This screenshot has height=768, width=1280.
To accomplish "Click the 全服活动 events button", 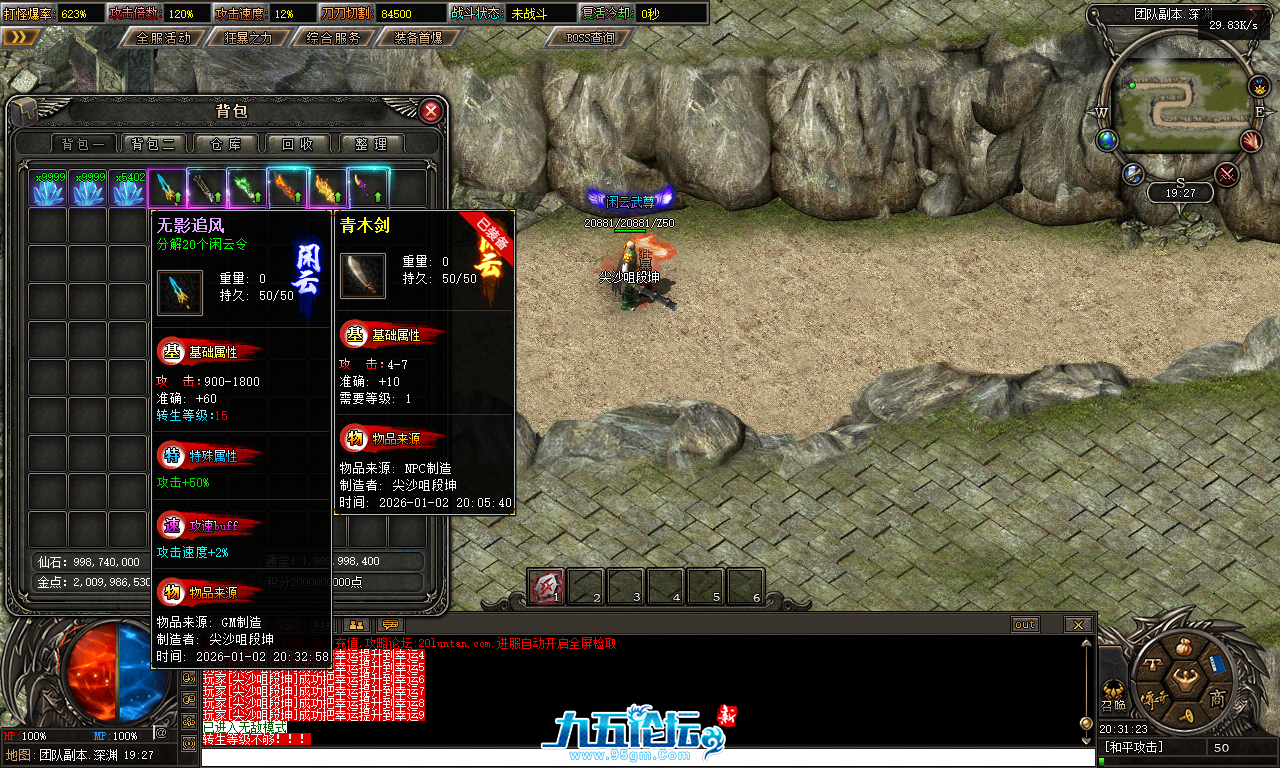I will tap(164, 38).
